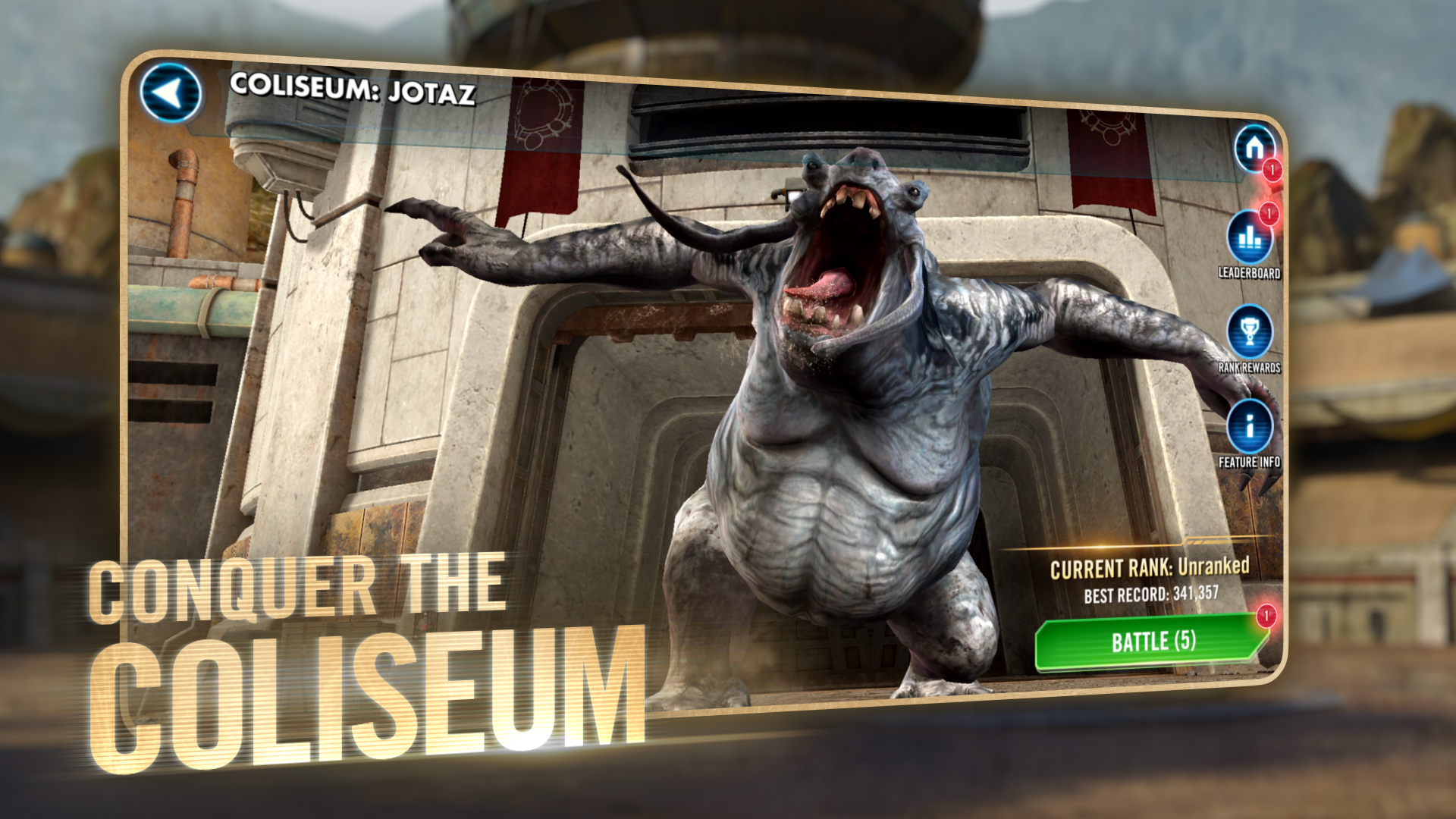The width and height of the screenshot is (1456, 819).
Task: Select the Coliseum: Jotaz title text
Action: pyautogui.click(x=353, y=89)
